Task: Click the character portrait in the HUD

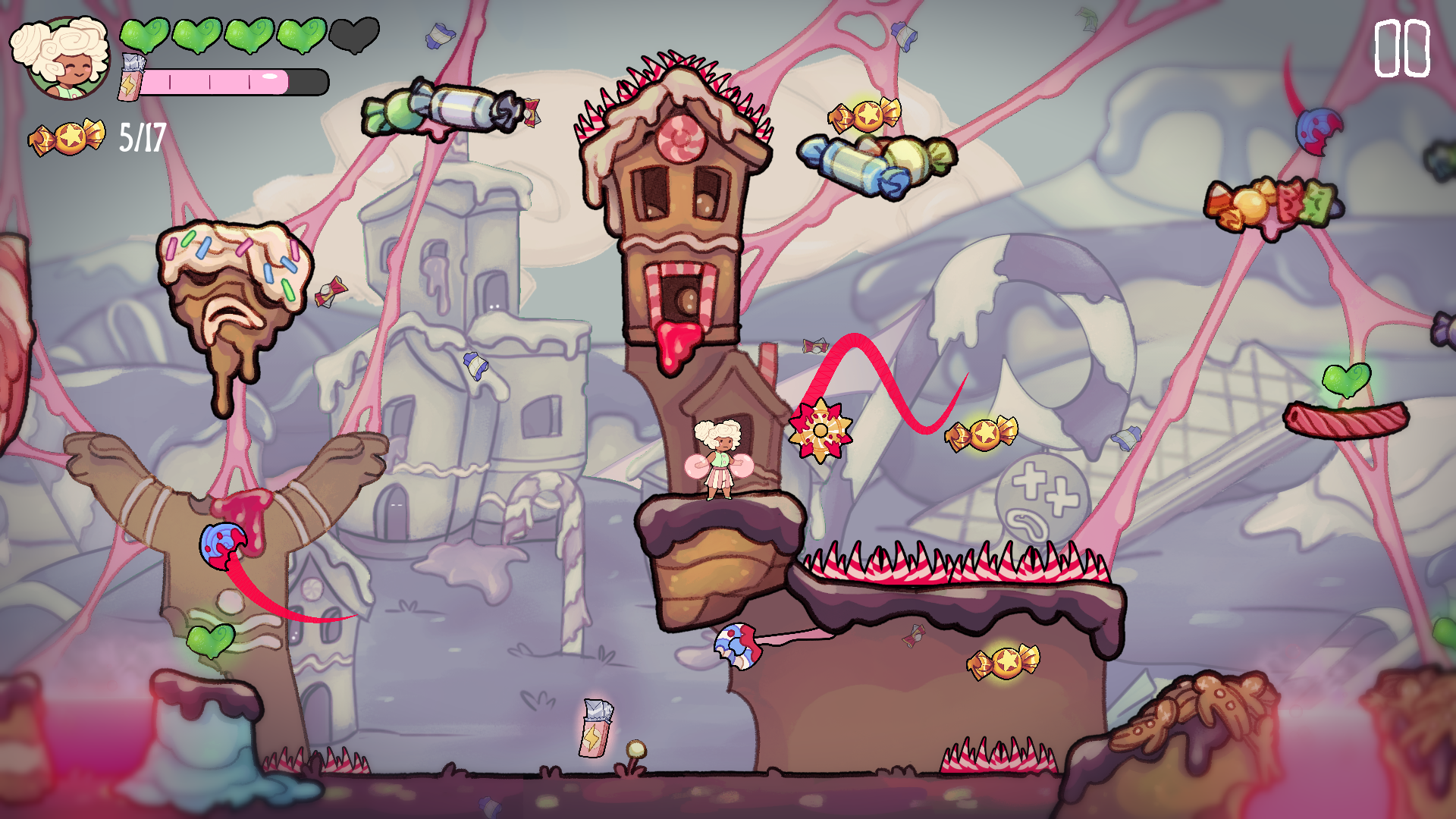Action: pos(64,58)
